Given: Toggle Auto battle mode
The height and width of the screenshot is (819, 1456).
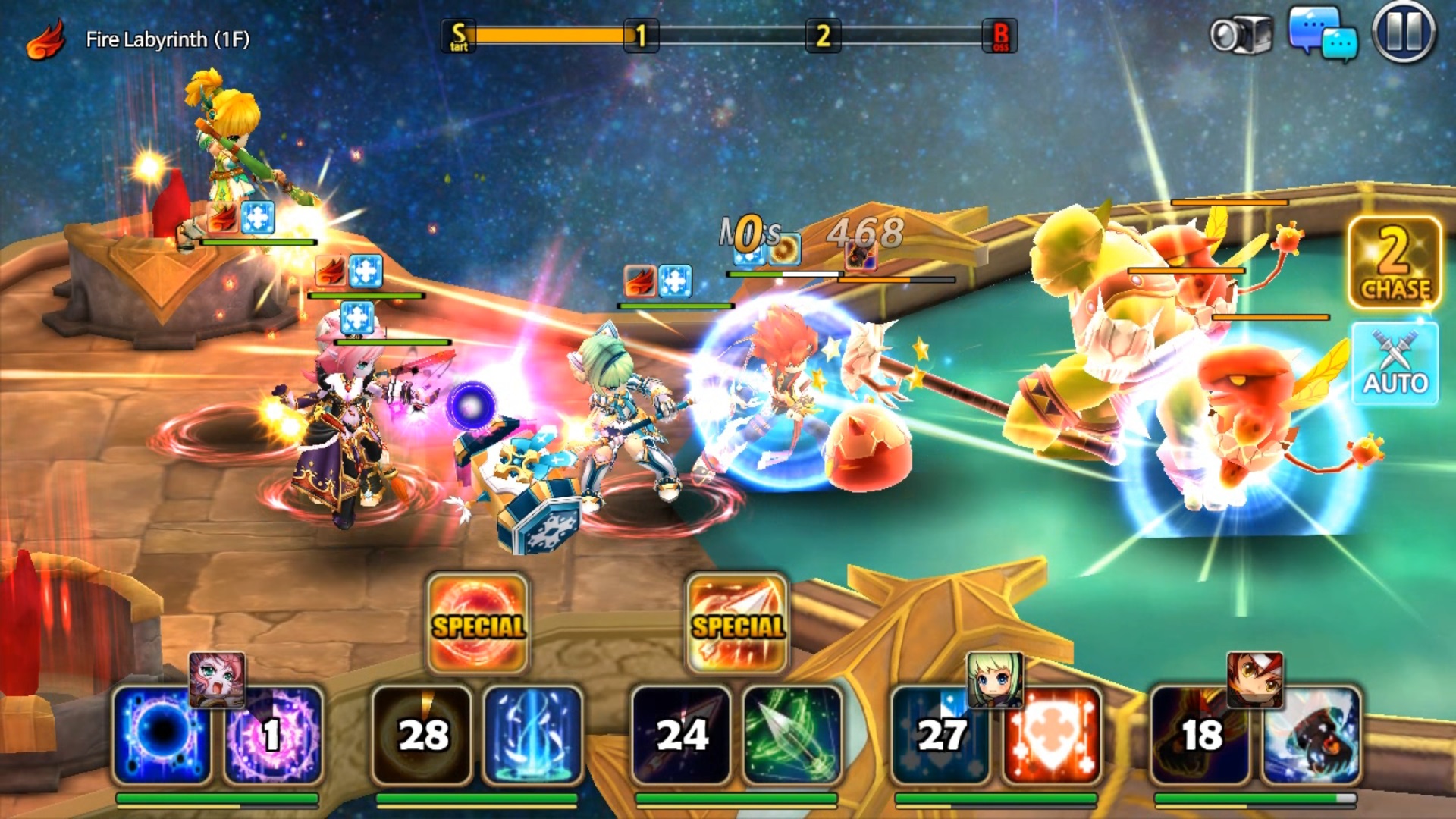Looking at the screenshot, I should tap(1395, 364).
